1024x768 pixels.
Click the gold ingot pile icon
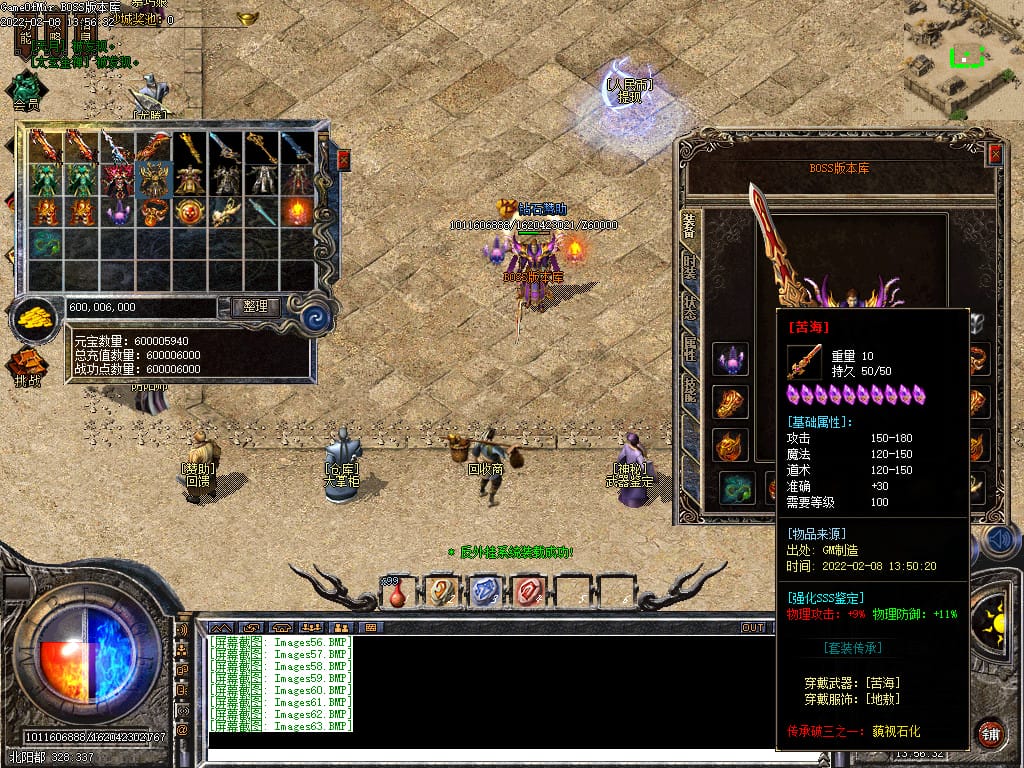coord(35,318)
